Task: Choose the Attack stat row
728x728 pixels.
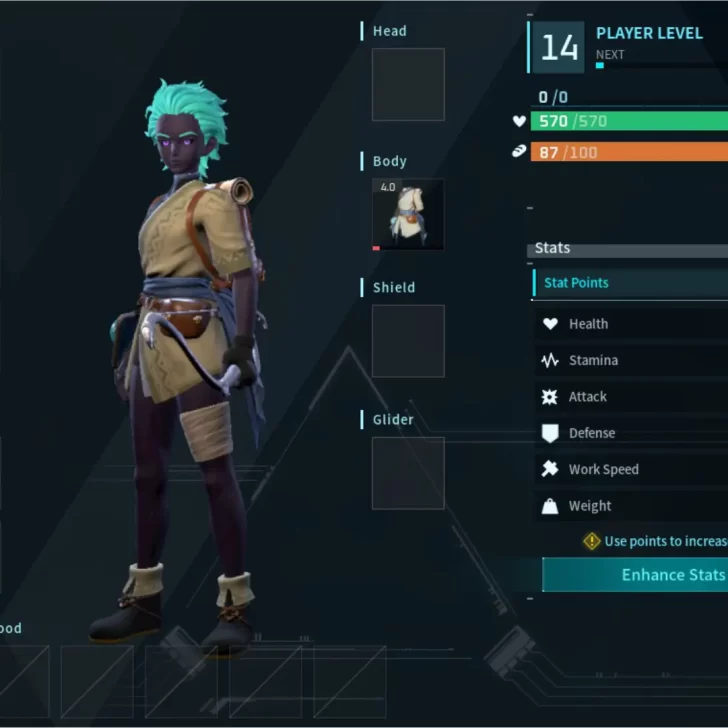Action: point(632,397)
